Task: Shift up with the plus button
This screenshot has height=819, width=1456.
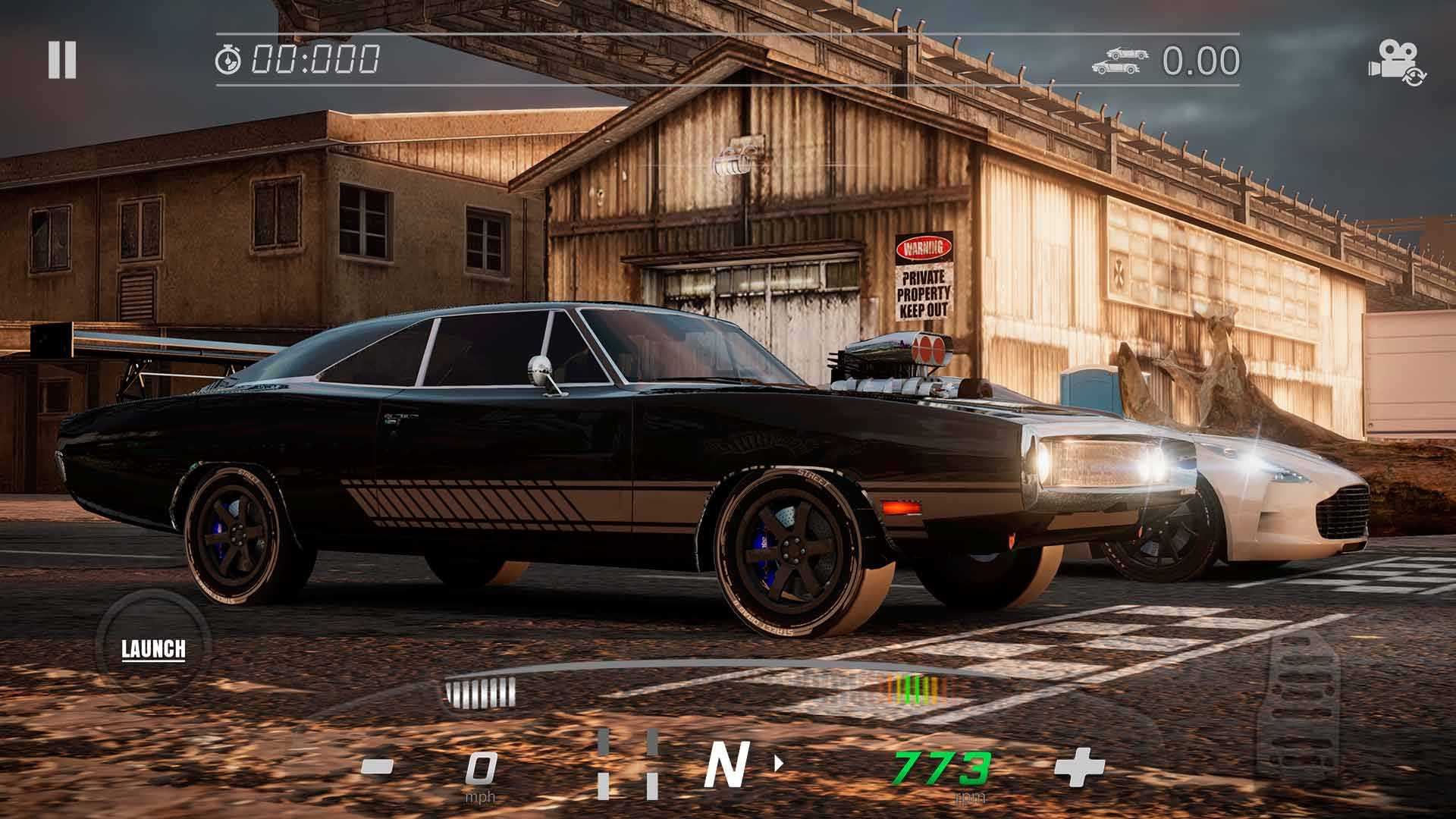Action: click(1079, 767)
